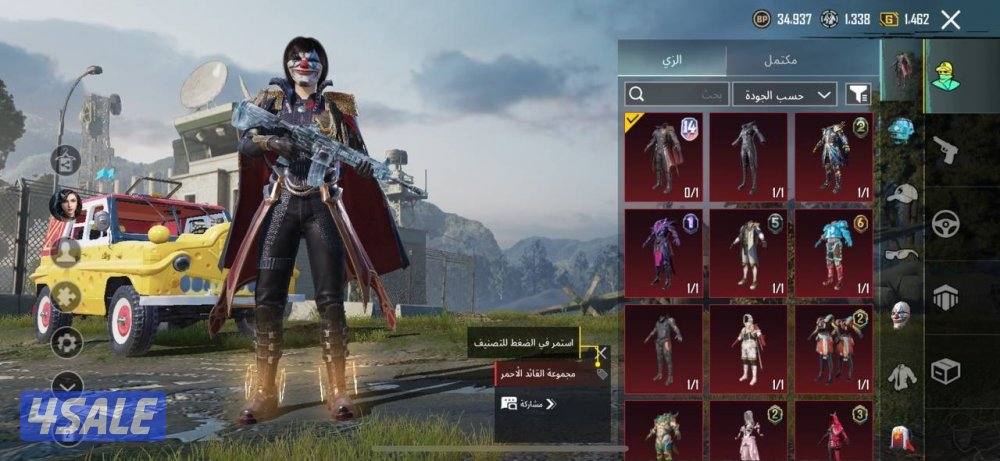
Task: Select the cap headwear category
Action: click(902, 194)
